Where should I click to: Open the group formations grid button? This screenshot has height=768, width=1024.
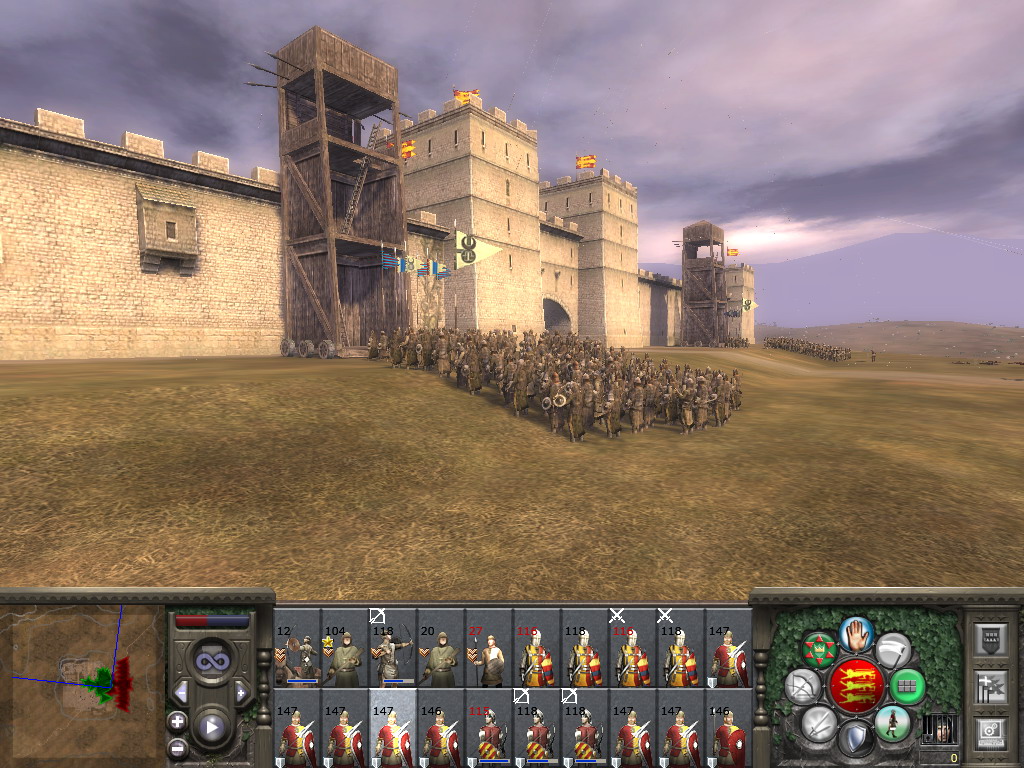click(907, 687)
